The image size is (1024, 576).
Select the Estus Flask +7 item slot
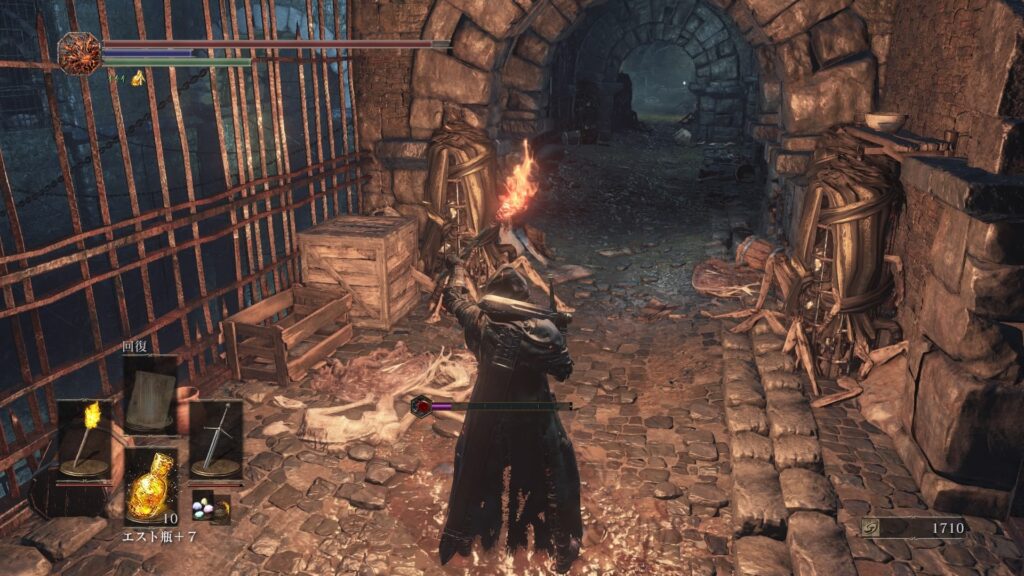click(x=150, y=486)
